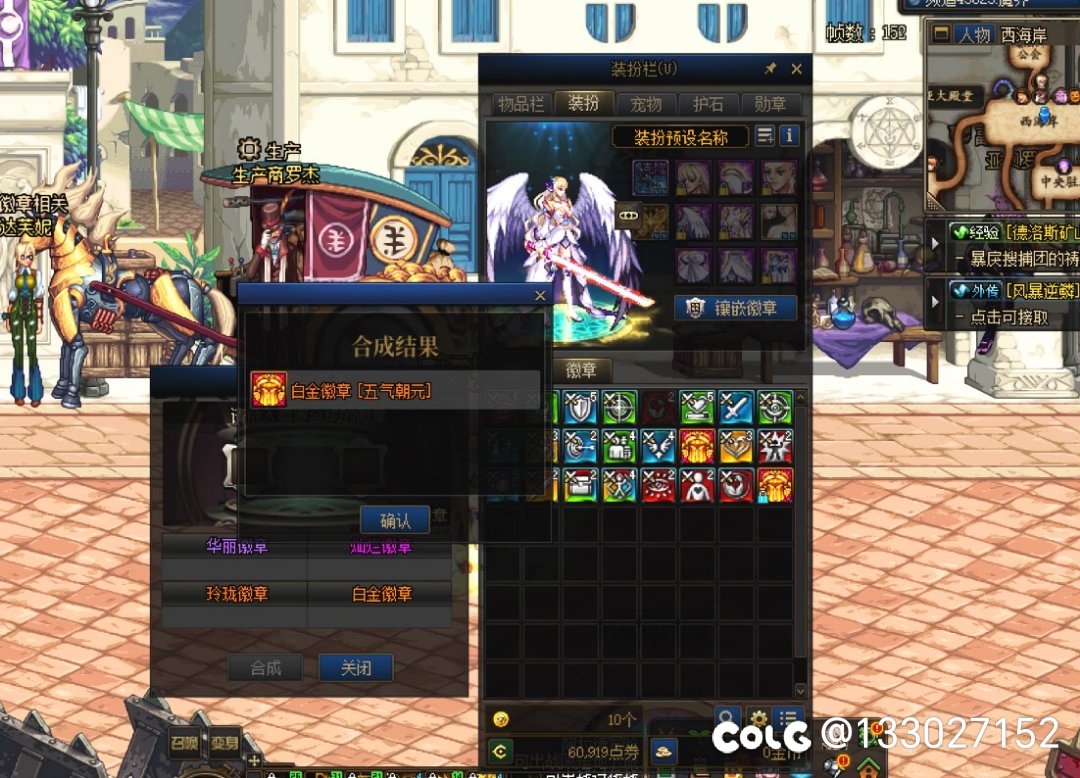The image size is (1080, 778).
Task: Select the red eye emblem slot
Action: tap(658, 485)
